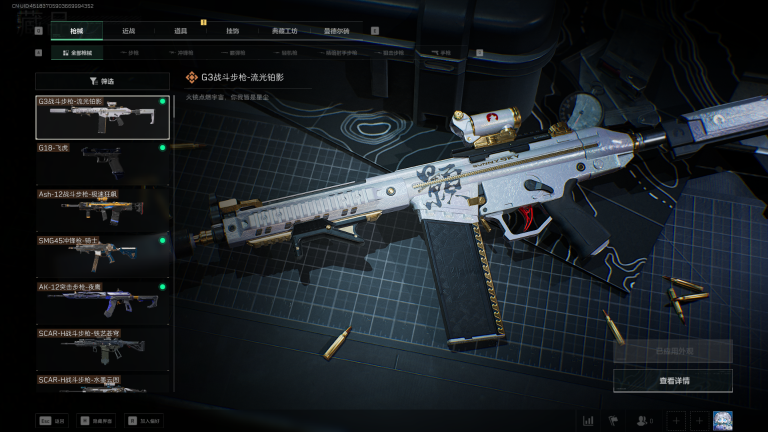Open the bar chart stats icon
The width and height of the screenshot is (768, 432).
coord(588,421)
